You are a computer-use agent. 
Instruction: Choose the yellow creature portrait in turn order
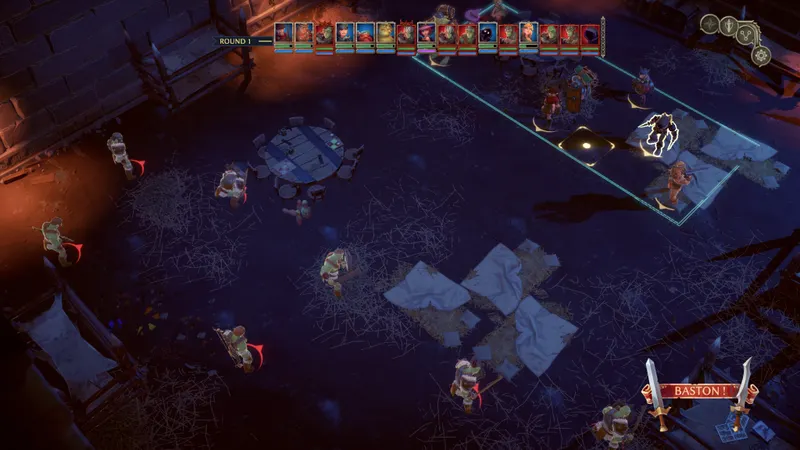pyautogui.click(x=386, y=35)
